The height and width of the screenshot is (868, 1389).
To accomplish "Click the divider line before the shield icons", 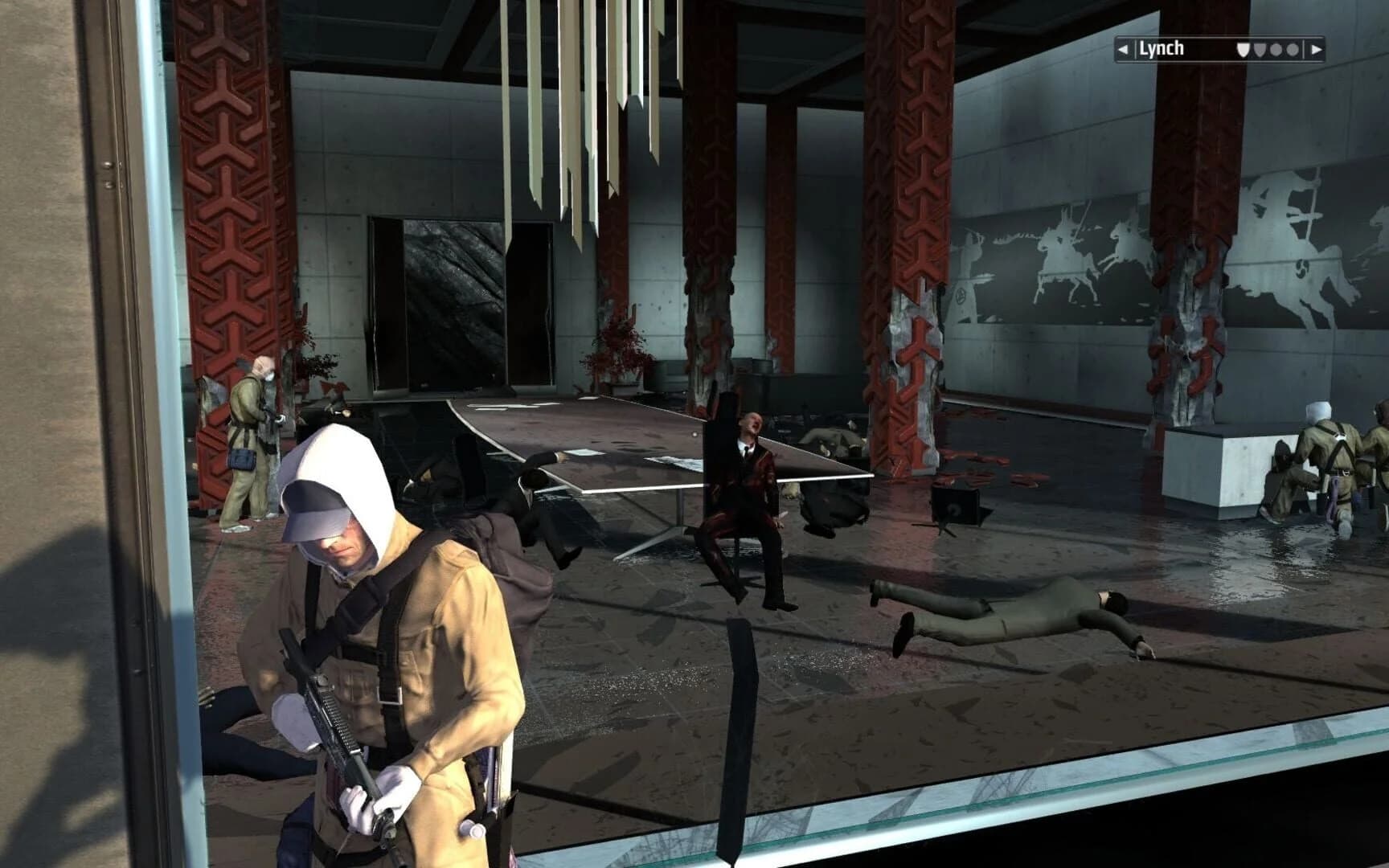I will point(1136,50).
